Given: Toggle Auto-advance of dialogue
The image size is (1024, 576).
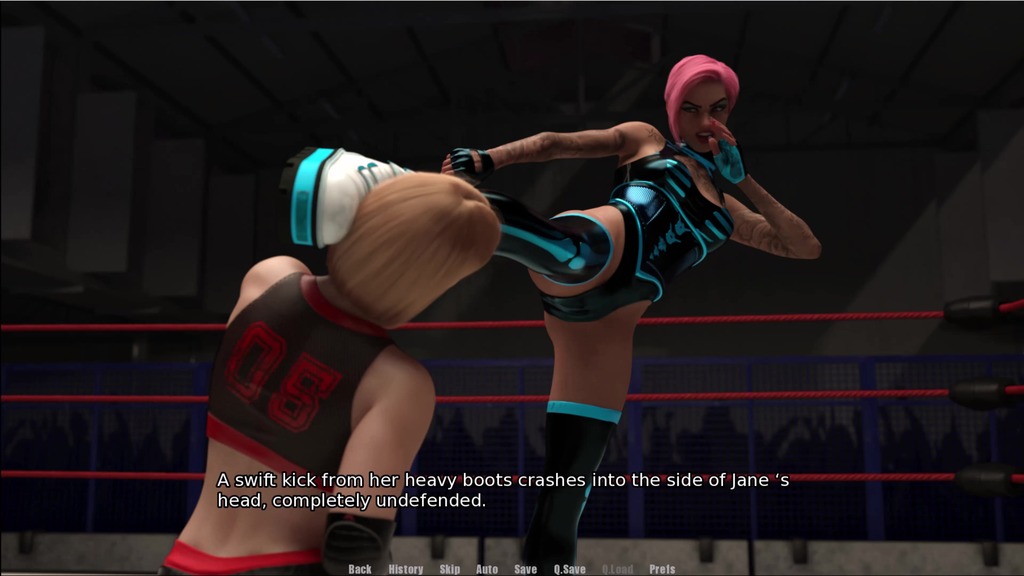Looking at the screenshot, I should point(487,569).
